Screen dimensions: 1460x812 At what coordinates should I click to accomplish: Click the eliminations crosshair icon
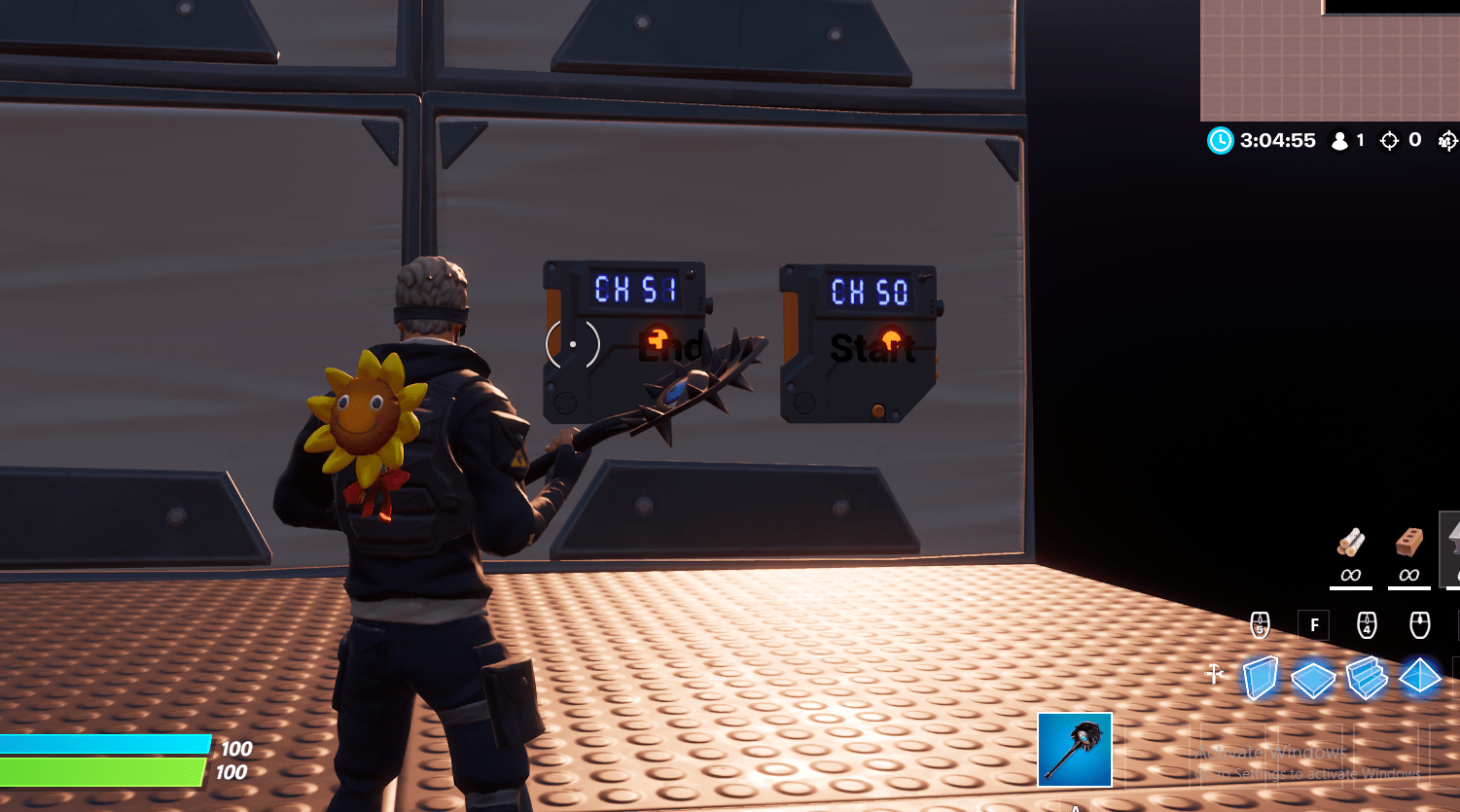click(x=1388, y=140)
